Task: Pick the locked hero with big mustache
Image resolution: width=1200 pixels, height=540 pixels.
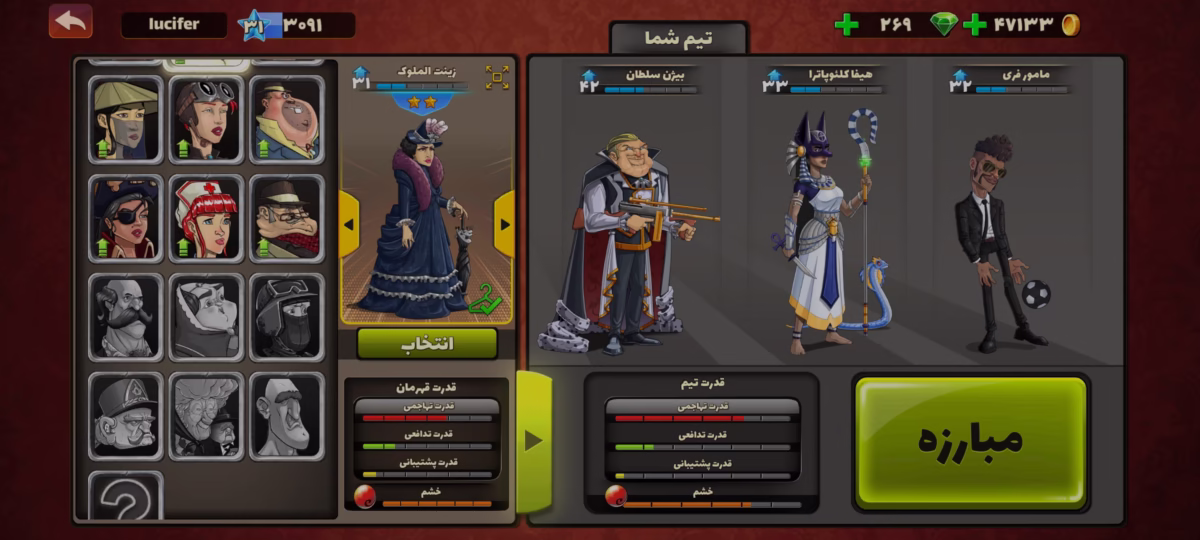Action: pyautogui.click(x=125, y=317)
